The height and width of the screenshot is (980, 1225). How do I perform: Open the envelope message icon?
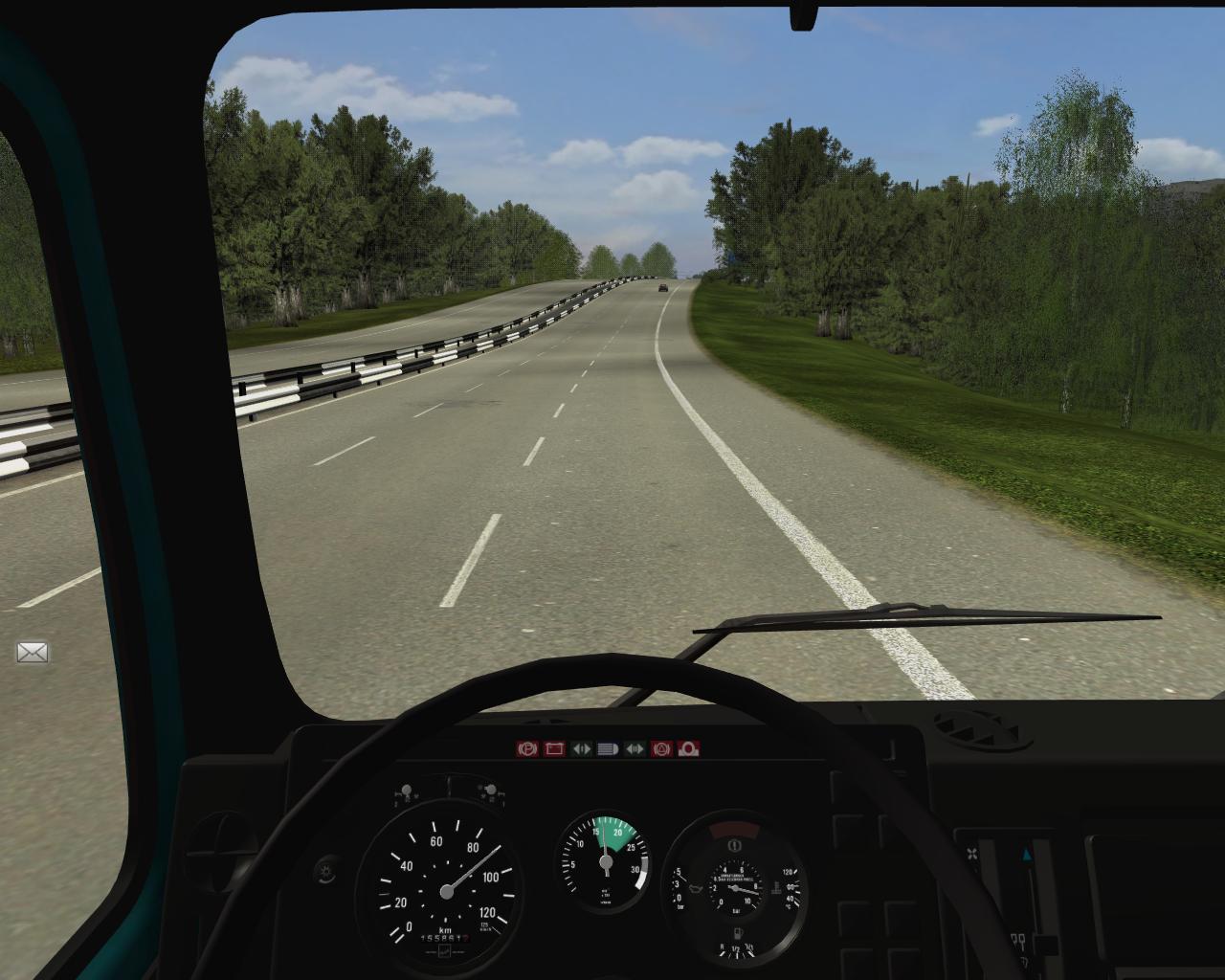point(33,653)
